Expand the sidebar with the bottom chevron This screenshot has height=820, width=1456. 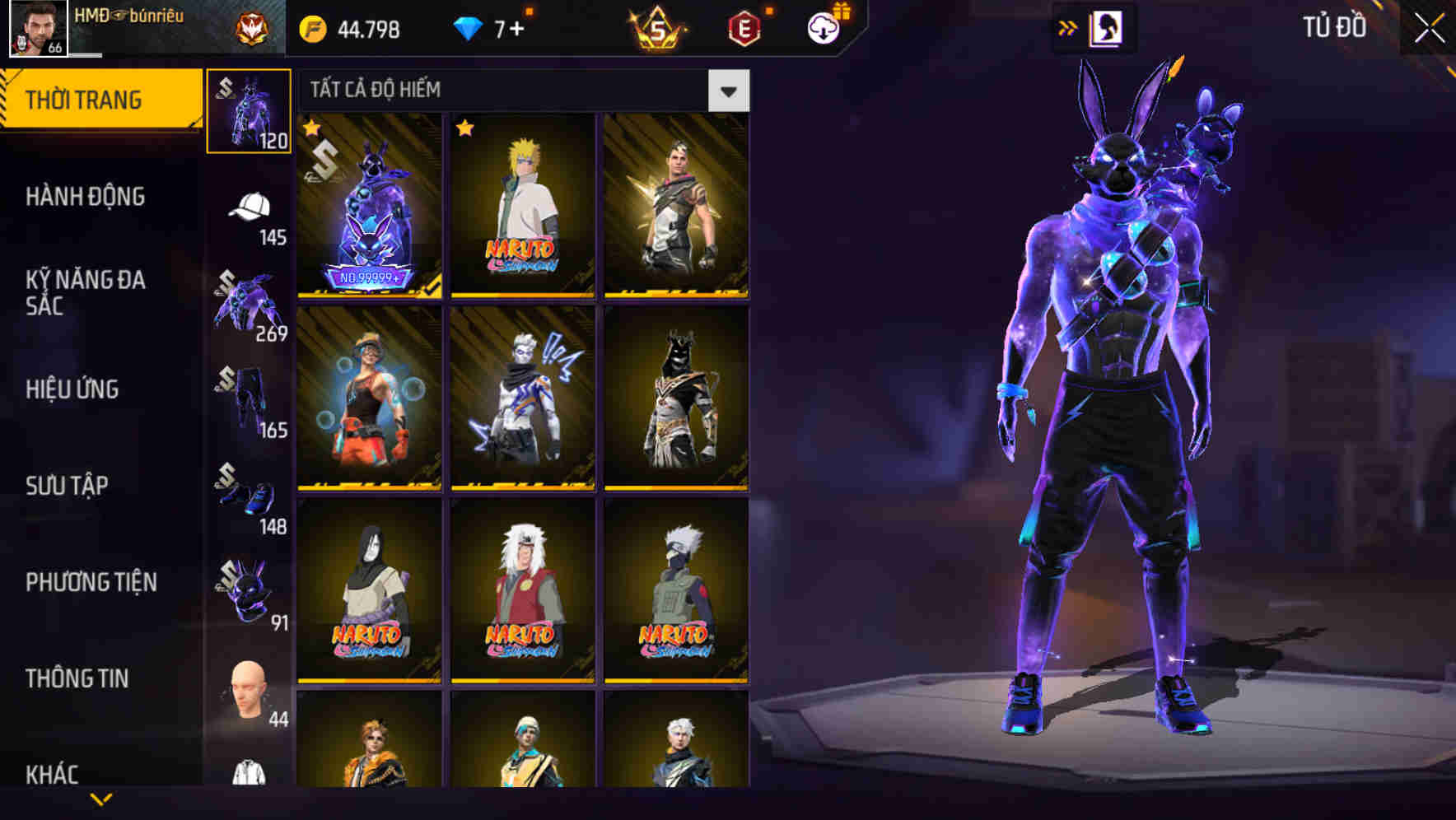[x=99, y=798]
